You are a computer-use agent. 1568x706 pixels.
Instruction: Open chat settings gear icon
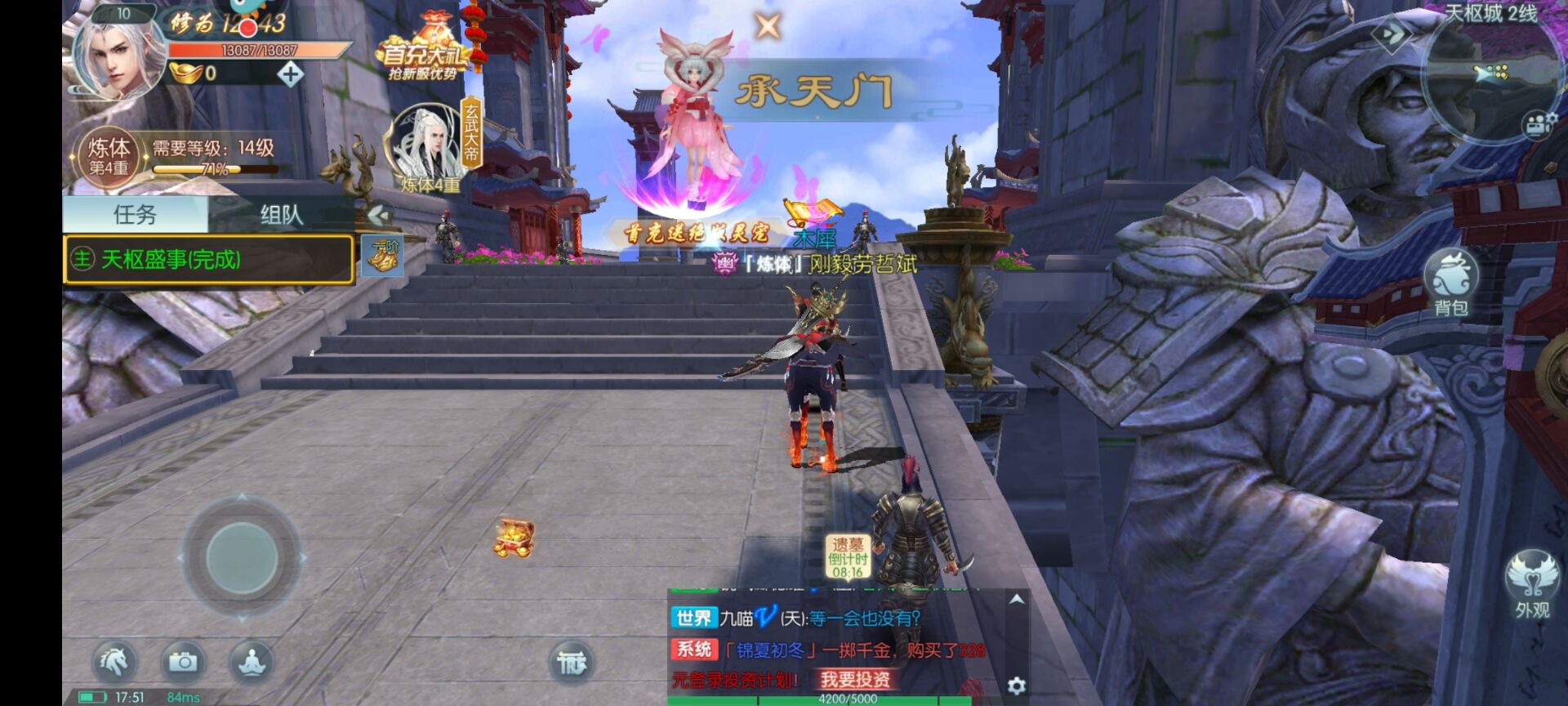(1016, 686)
